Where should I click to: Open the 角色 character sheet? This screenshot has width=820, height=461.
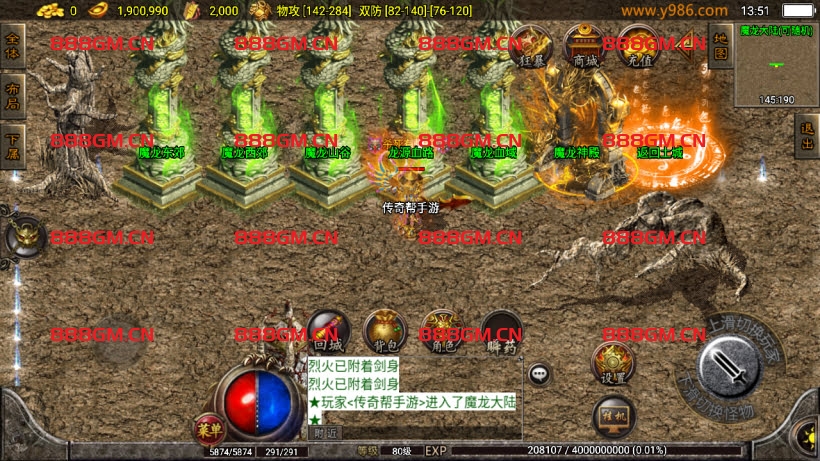pos(441,330)
